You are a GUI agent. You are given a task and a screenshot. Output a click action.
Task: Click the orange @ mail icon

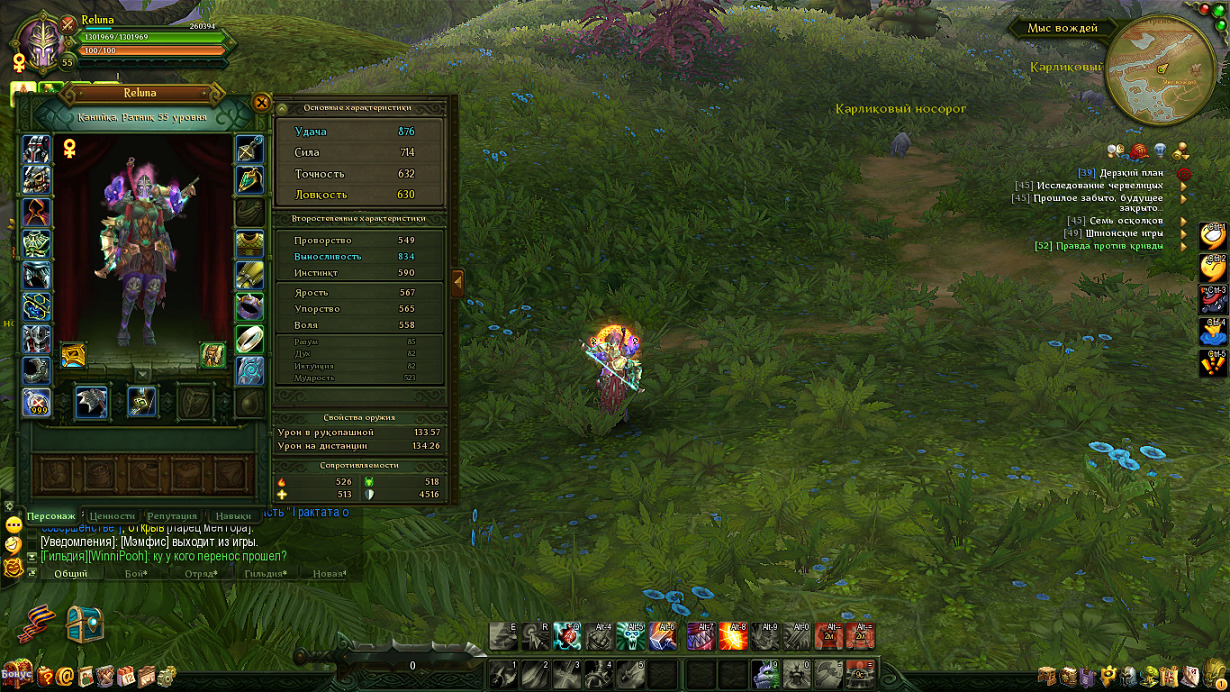(65, 677)
